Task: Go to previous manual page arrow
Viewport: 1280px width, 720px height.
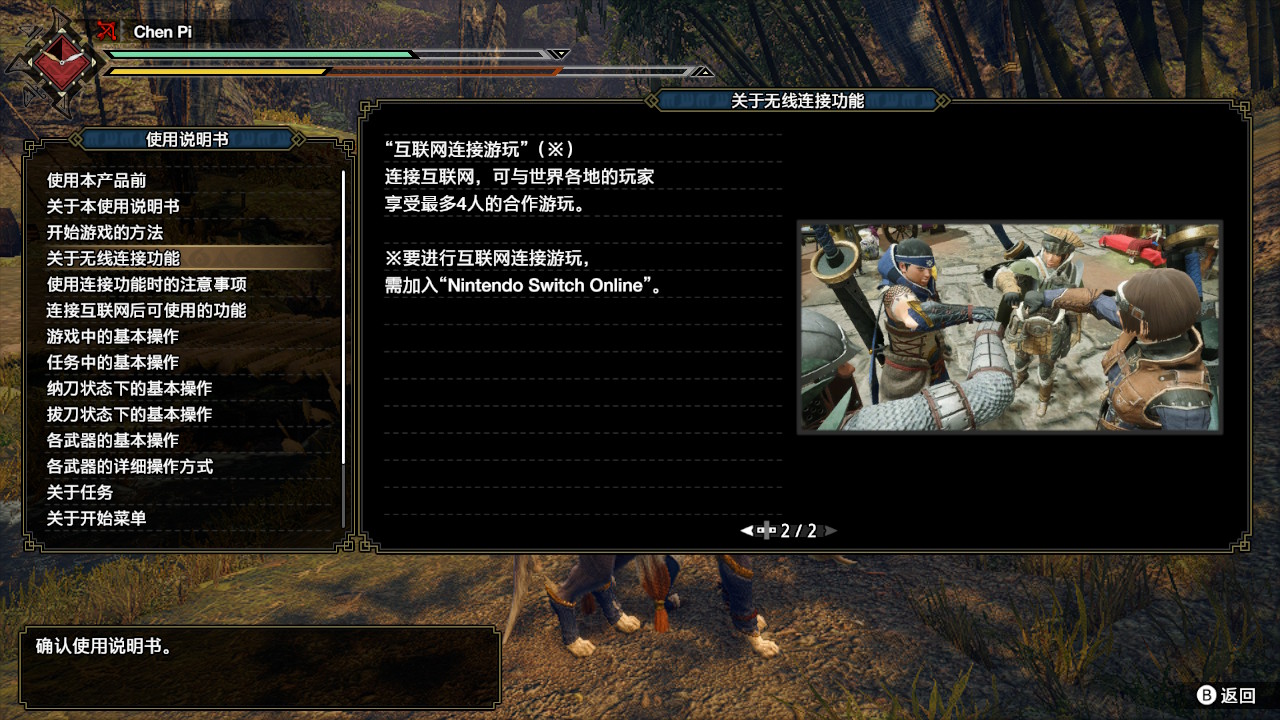Action: tap(746, 531)
